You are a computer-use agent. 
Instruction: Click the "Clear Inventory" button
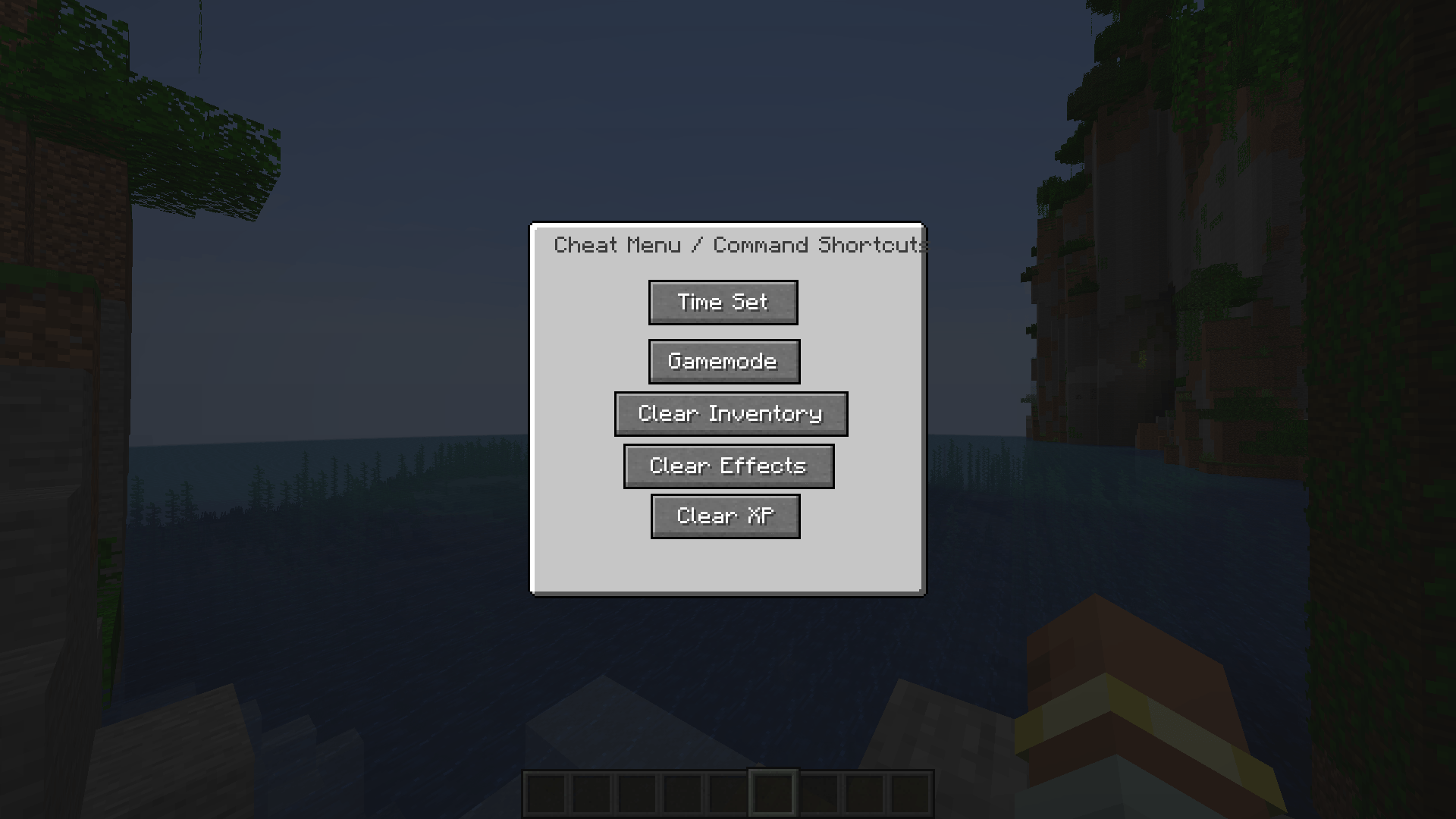730,414
